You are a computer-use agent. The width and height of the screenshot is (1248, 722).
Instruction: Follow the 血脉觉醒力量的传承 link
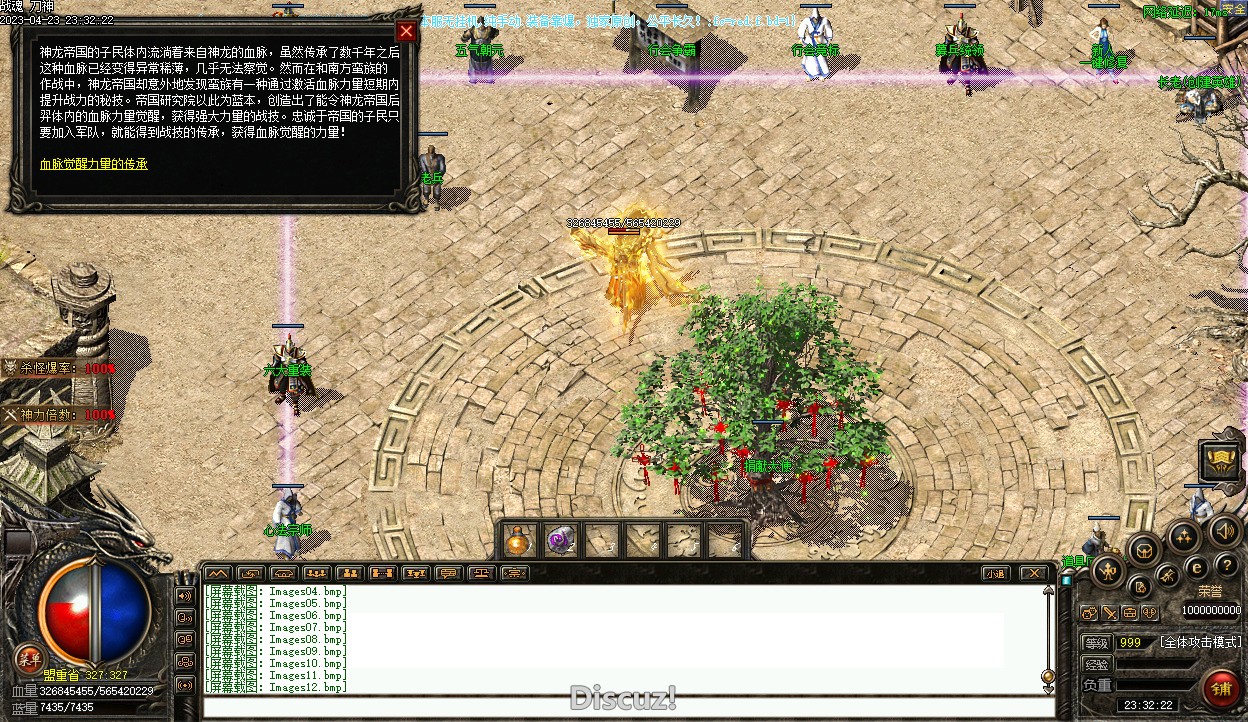click(94, 164)
